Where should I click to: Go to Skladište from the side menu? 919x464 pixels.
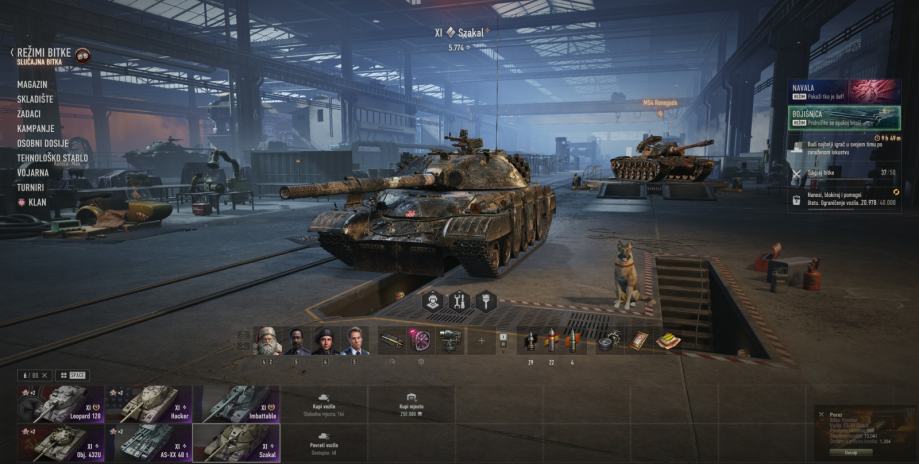coord(36,99)
